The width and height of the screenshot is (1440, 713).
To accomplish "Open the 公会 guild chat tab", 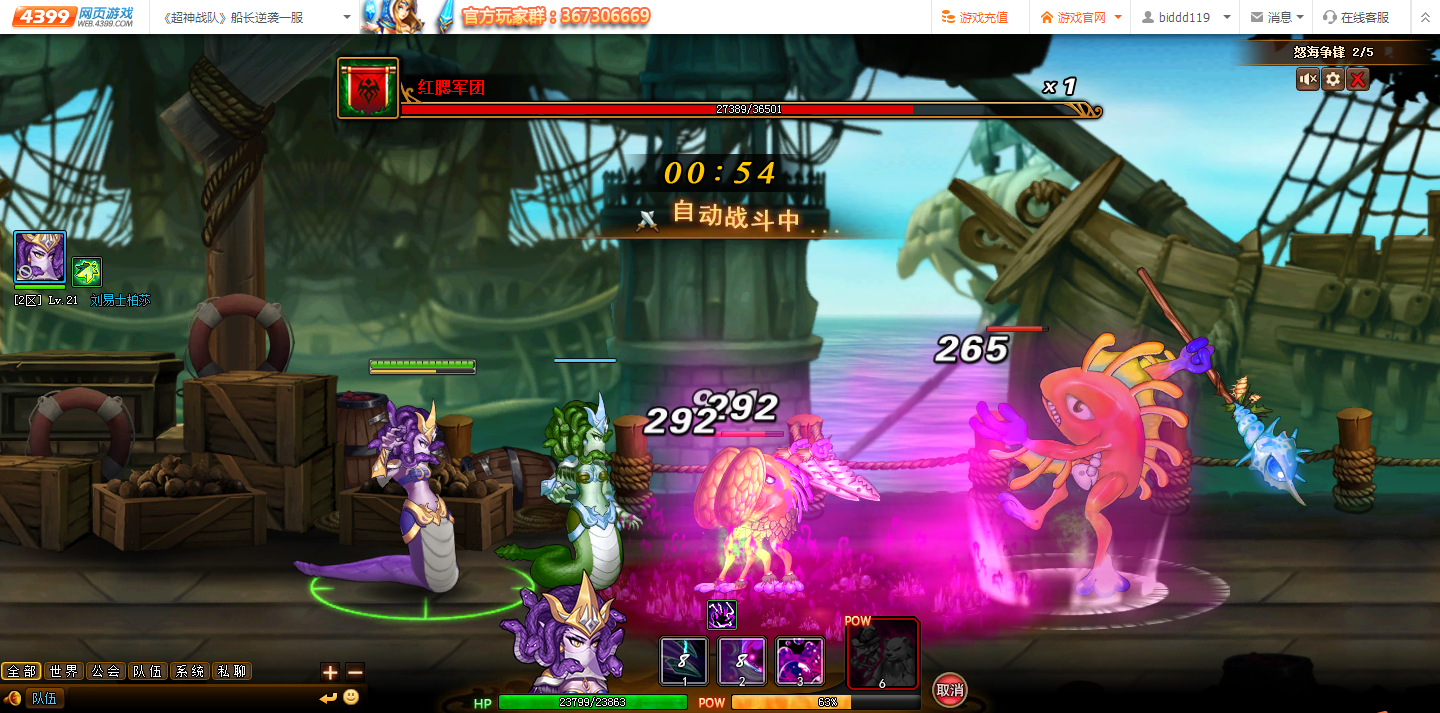I will [x=106, y=671].
